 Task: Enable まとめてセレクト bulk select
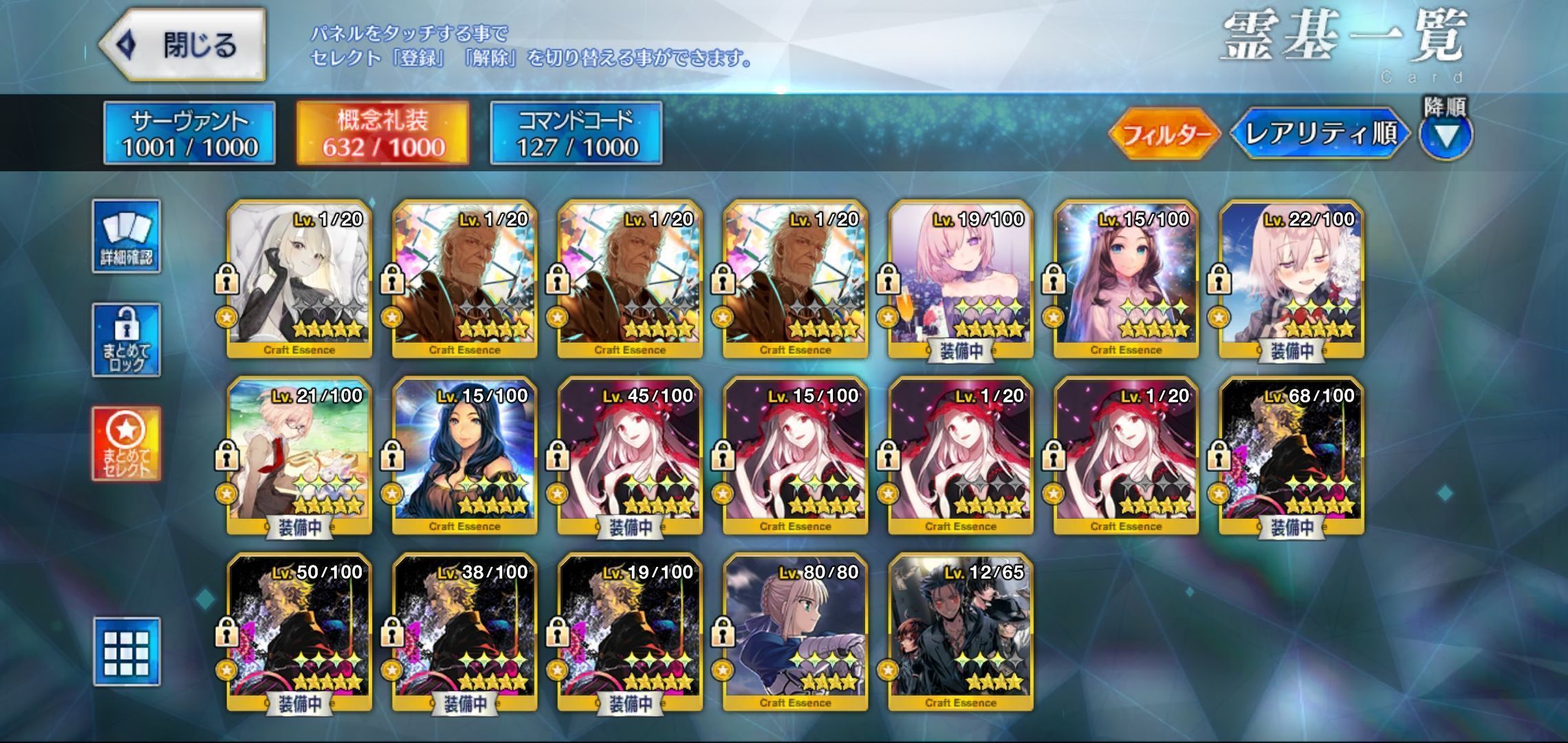pos(127,444)
